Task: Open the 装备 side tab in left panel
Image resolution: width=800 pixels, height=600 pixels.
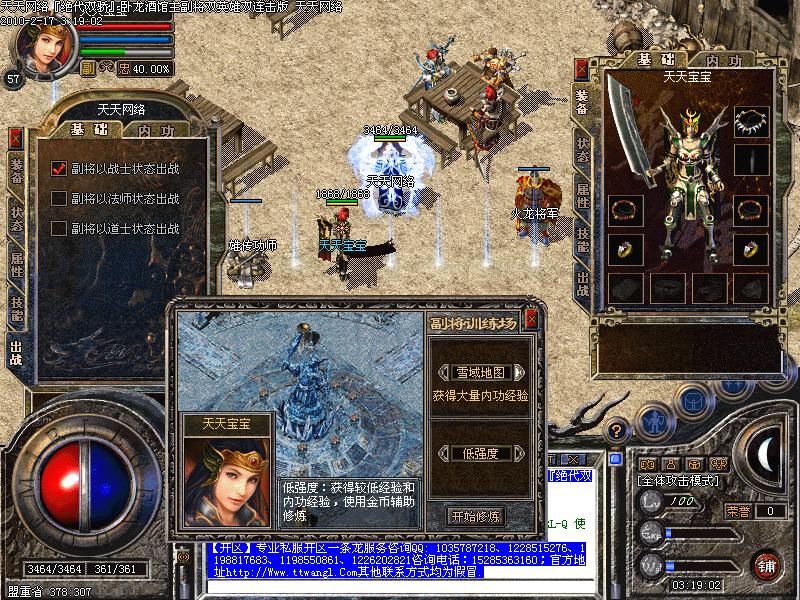Action: 16,171
